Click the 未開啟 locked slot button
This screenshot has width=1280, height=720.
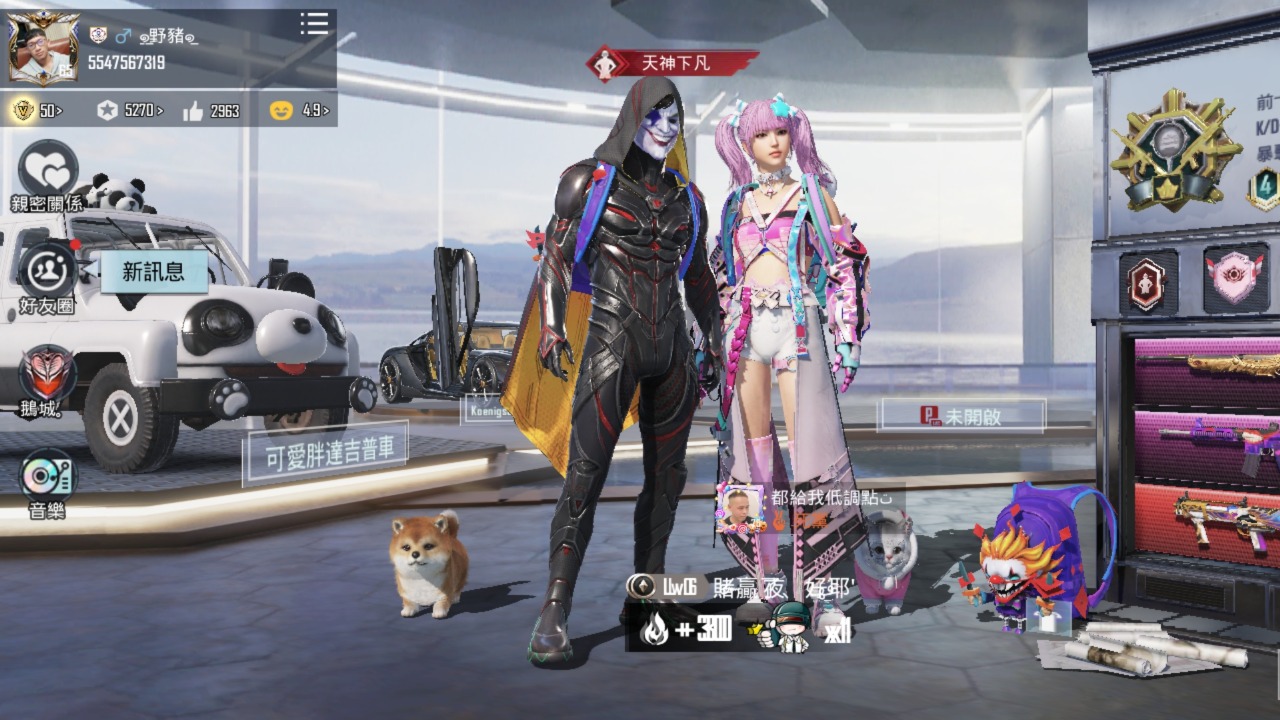click(x=961, y=416)
